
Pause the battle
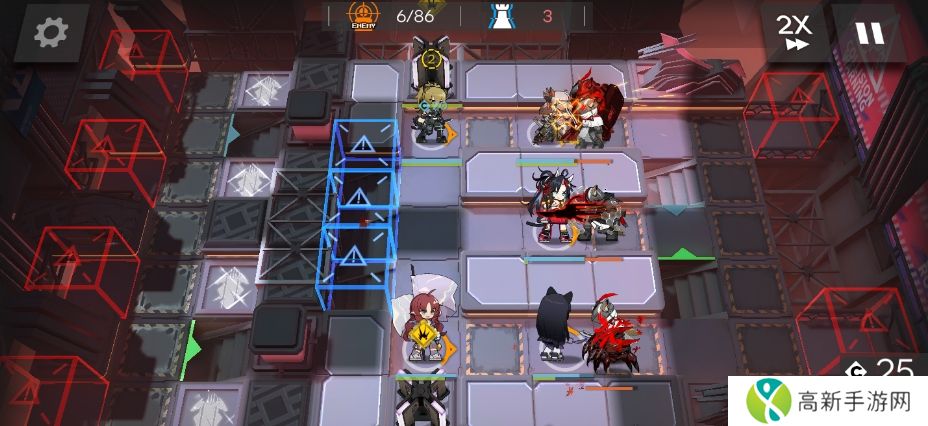869,32
